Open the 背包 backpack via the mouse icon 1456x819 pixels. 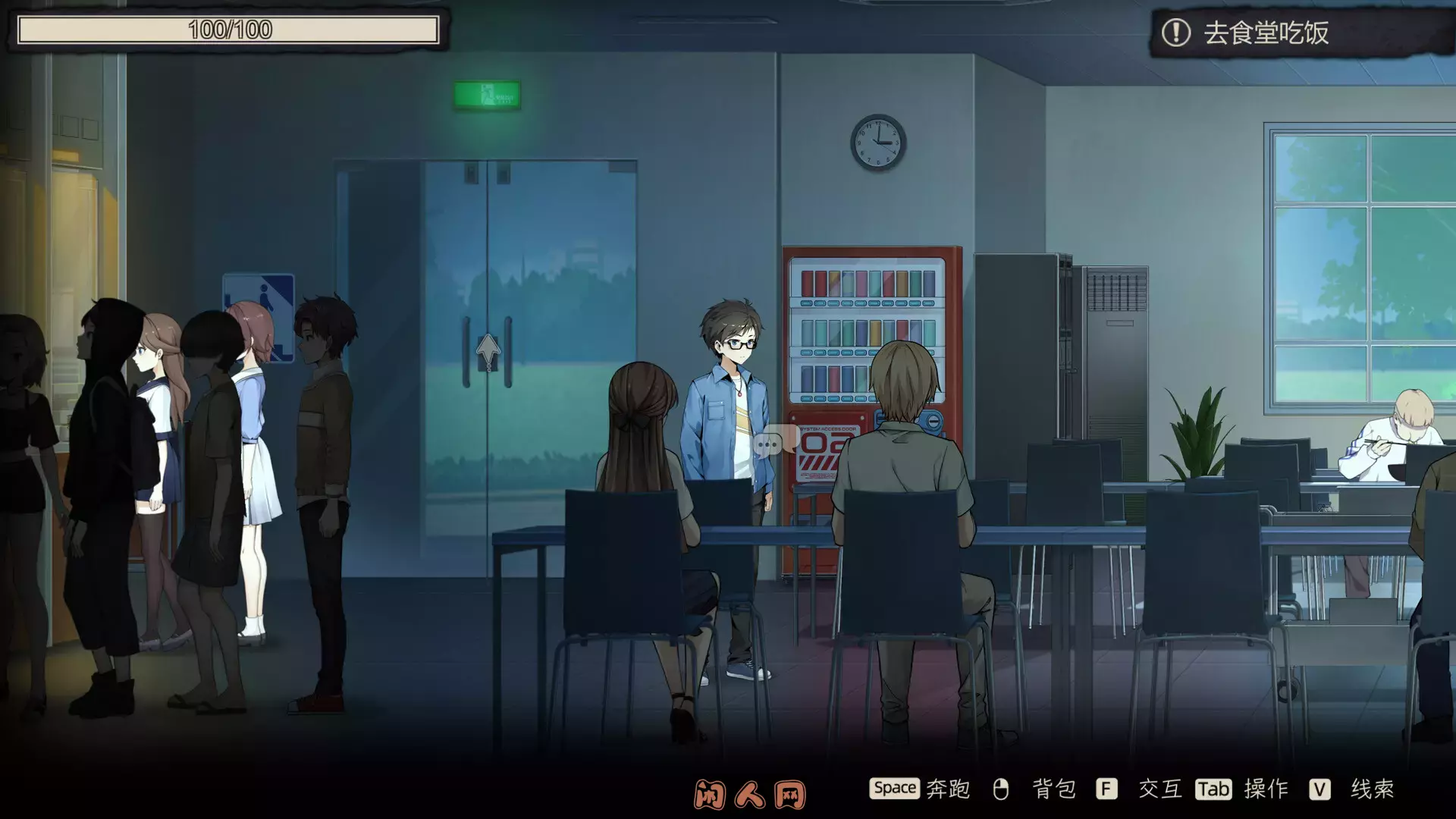pyautogui.click(x=1001, y=789)
